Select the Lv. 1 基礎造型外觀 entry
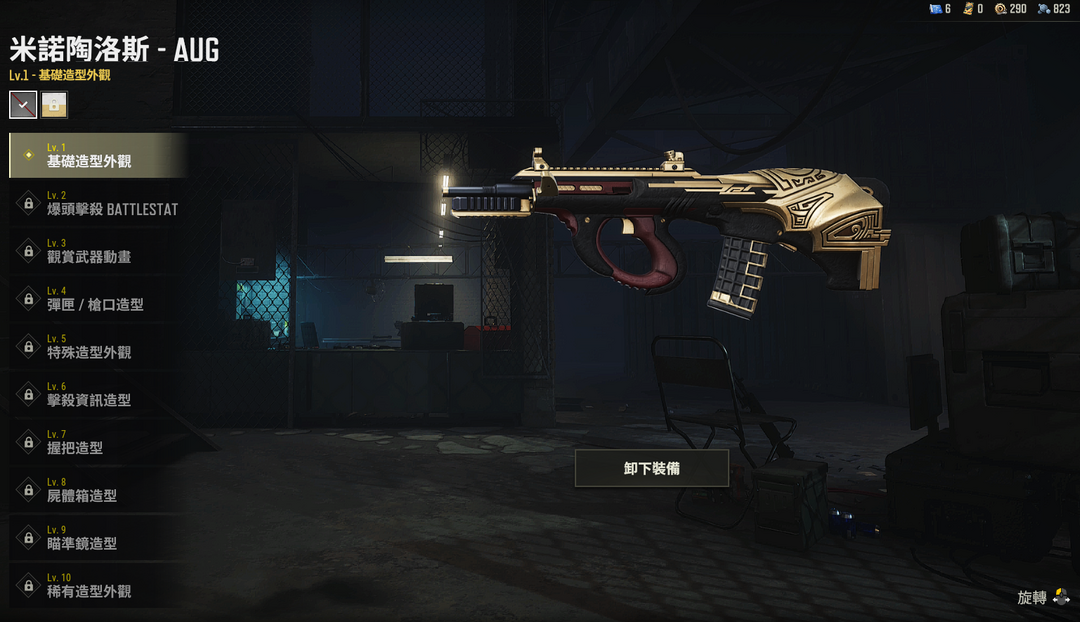 98,155
